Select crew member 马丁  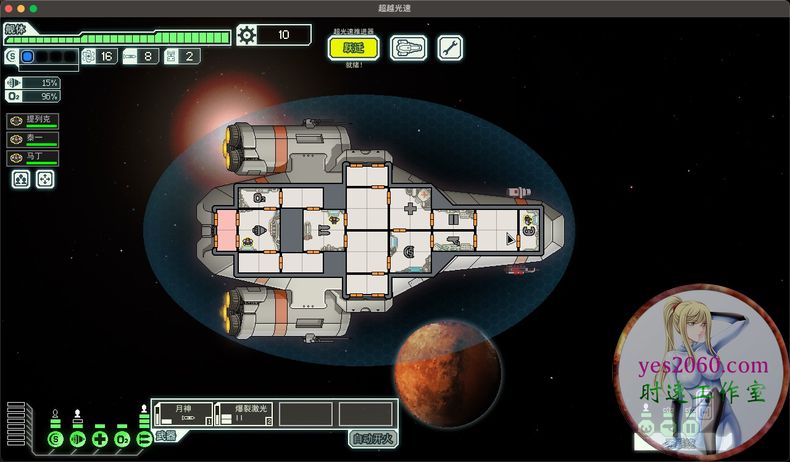(x=32, y=158)
